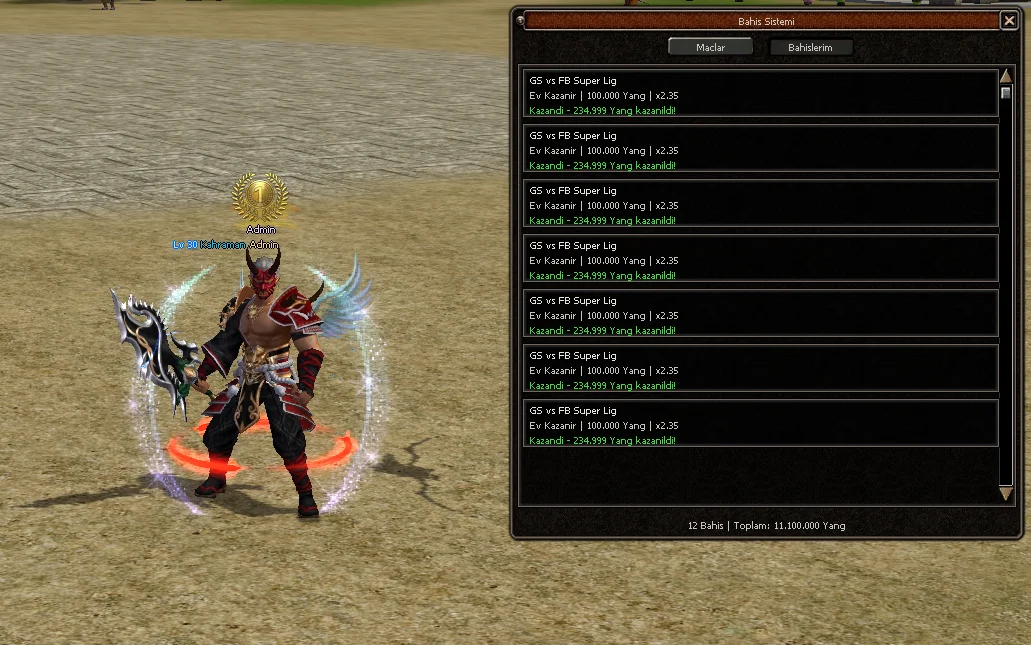Open the Bahislerim tab
Viewport: 1031px width, 645px height.
(810, 47)
